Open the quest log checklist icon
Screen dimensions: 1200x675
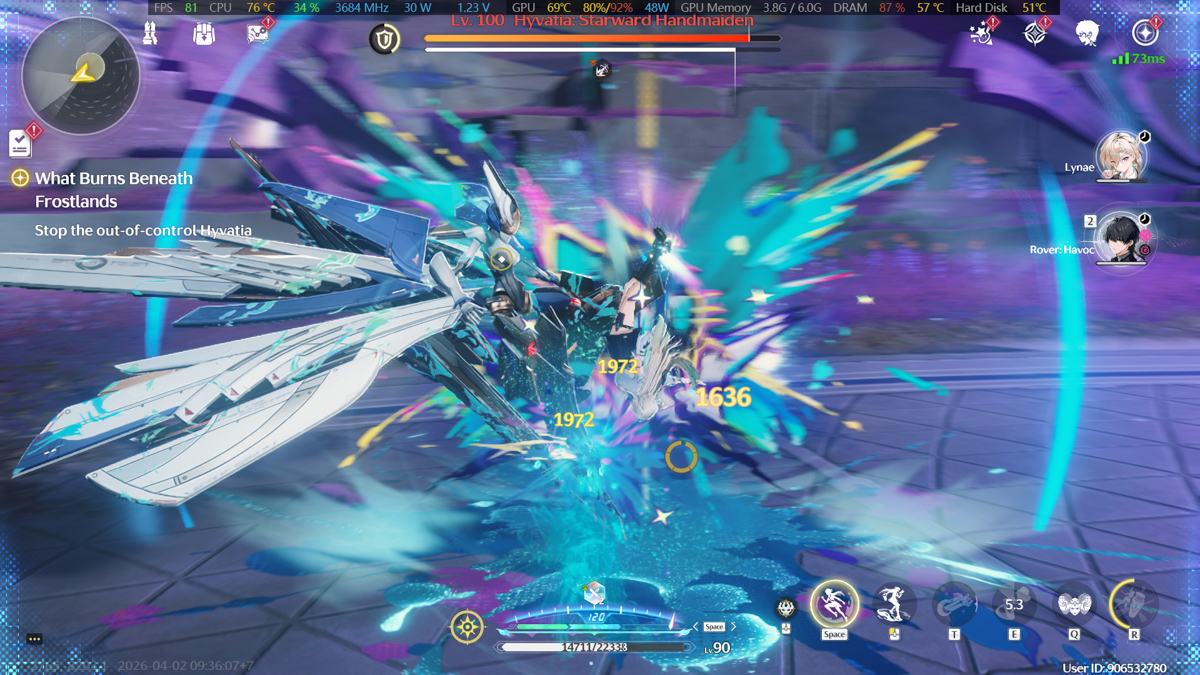pyautogui.click(x=20, y=144)
